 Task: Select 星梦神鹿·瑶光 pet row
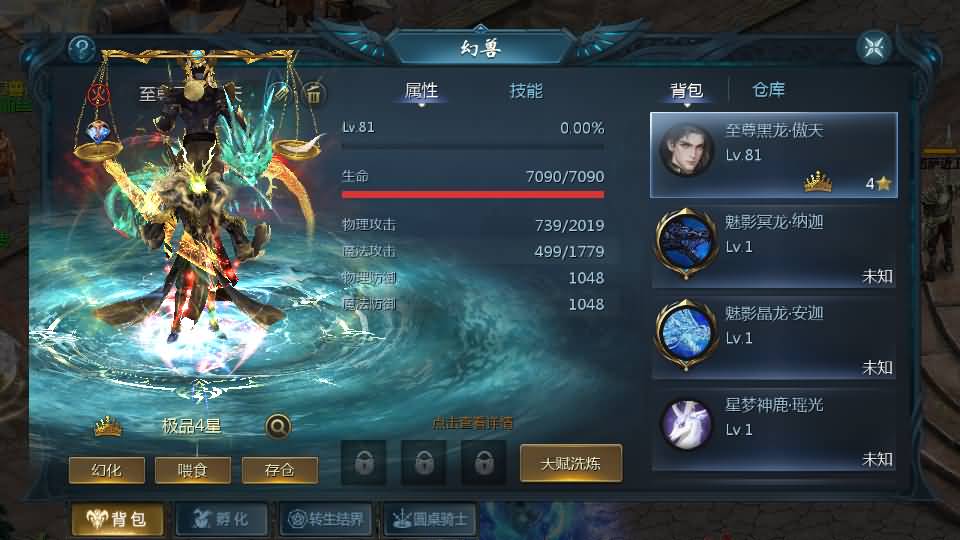pos(773,431)
